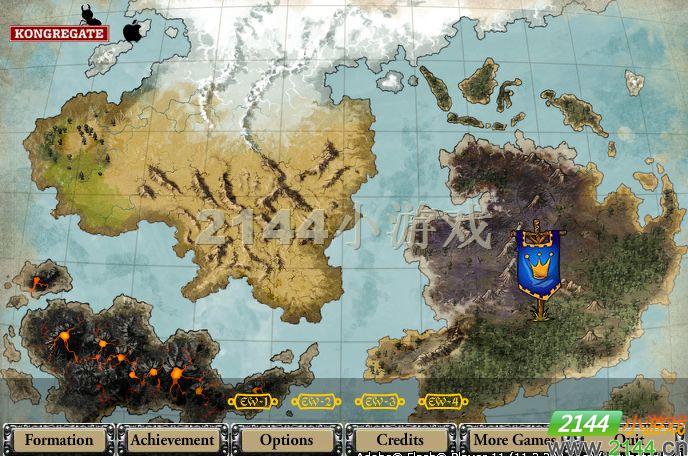The width and height of the screenshot is (688, 456).
Task: View the Achievement screen
Action: tap(172, 439)
